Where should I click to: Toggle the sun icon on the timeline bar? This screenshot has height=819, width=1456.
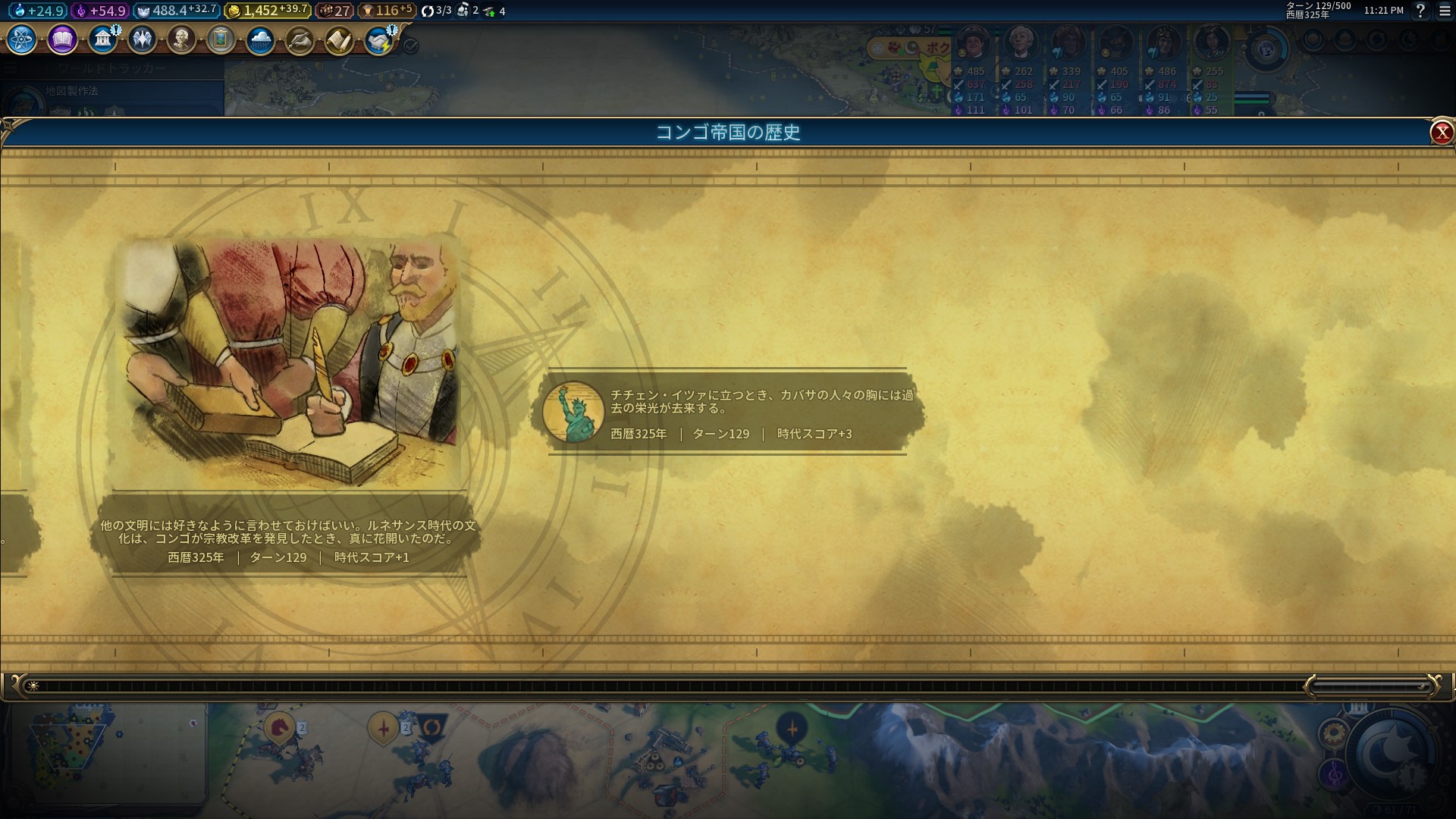33,685
